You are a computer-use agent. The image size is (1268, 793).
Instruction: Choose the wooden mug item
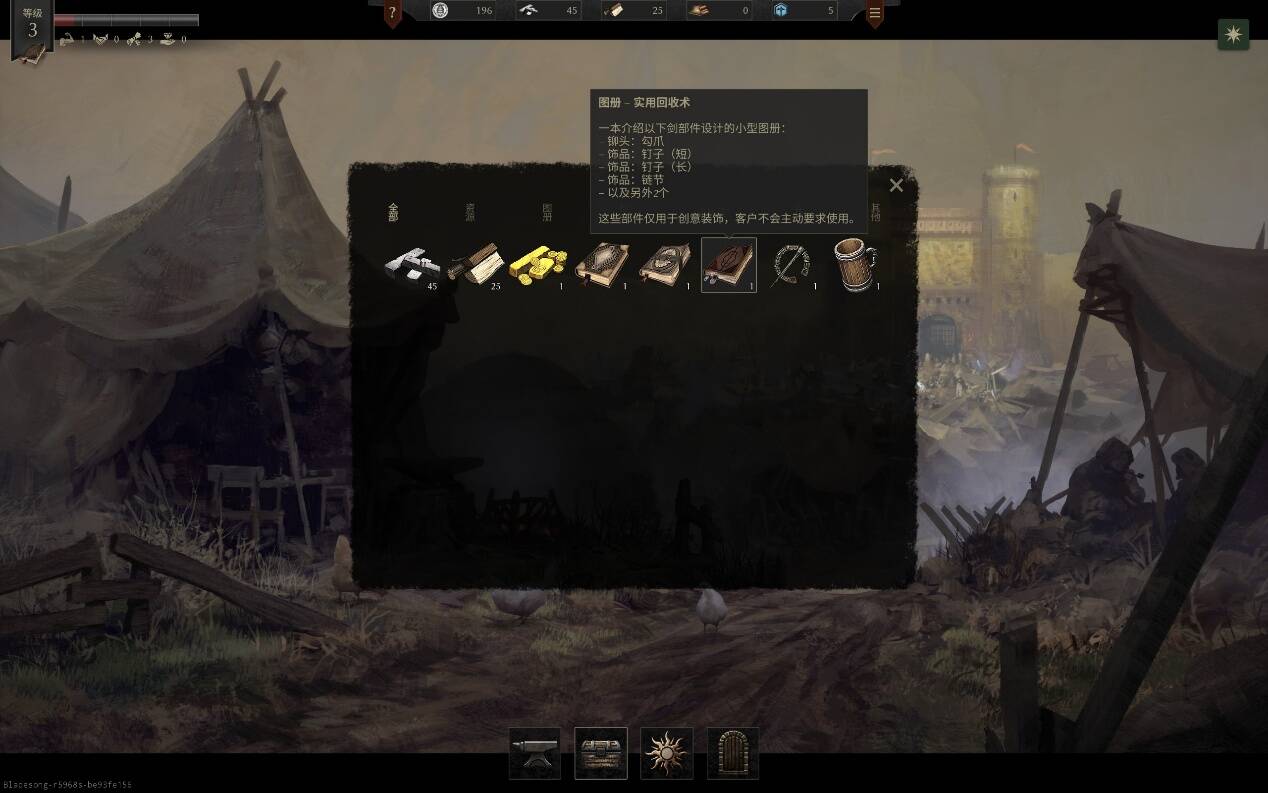(856, 266)
